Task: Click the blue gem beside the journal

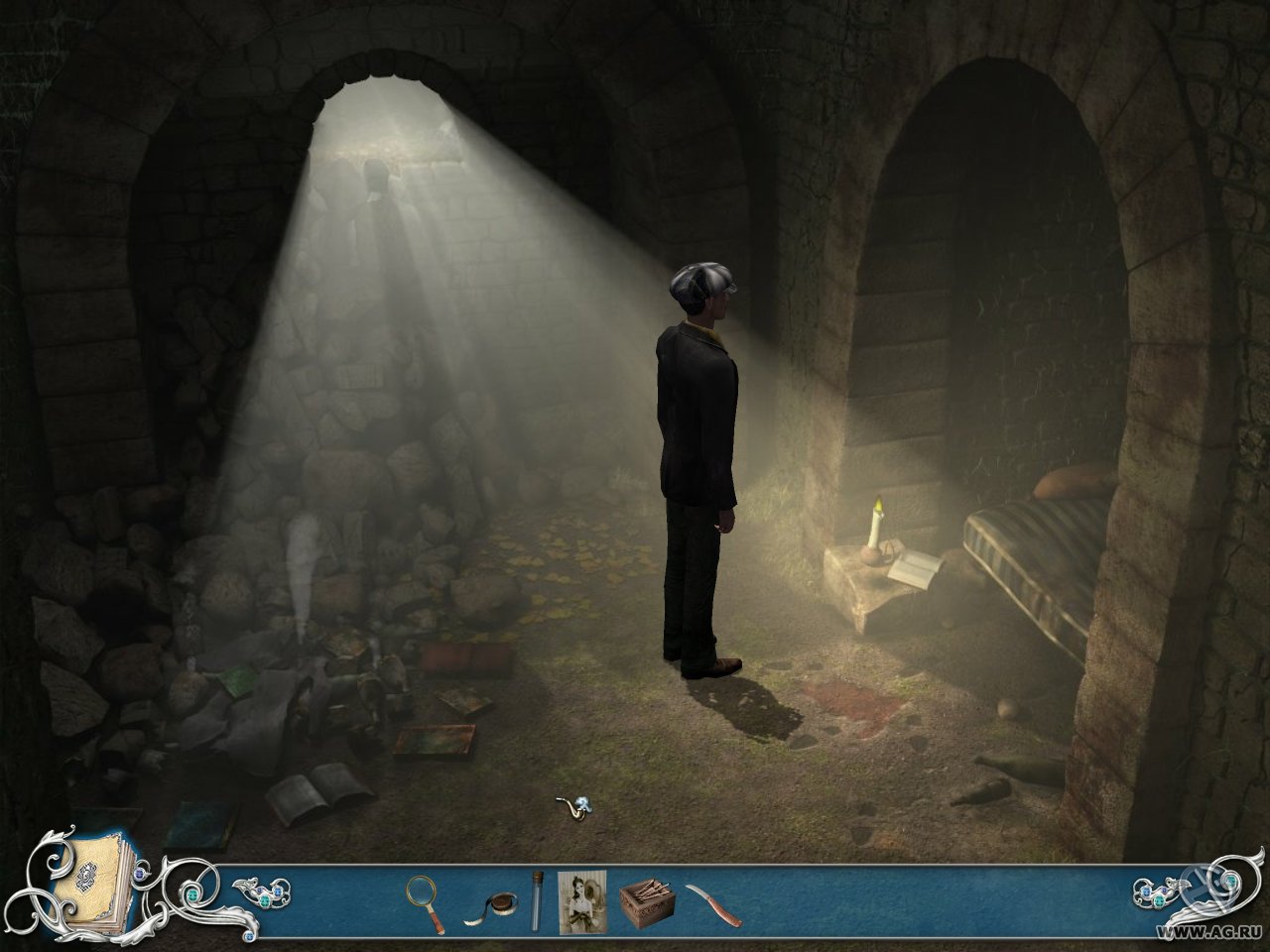Action: click(x=138, y=873)
